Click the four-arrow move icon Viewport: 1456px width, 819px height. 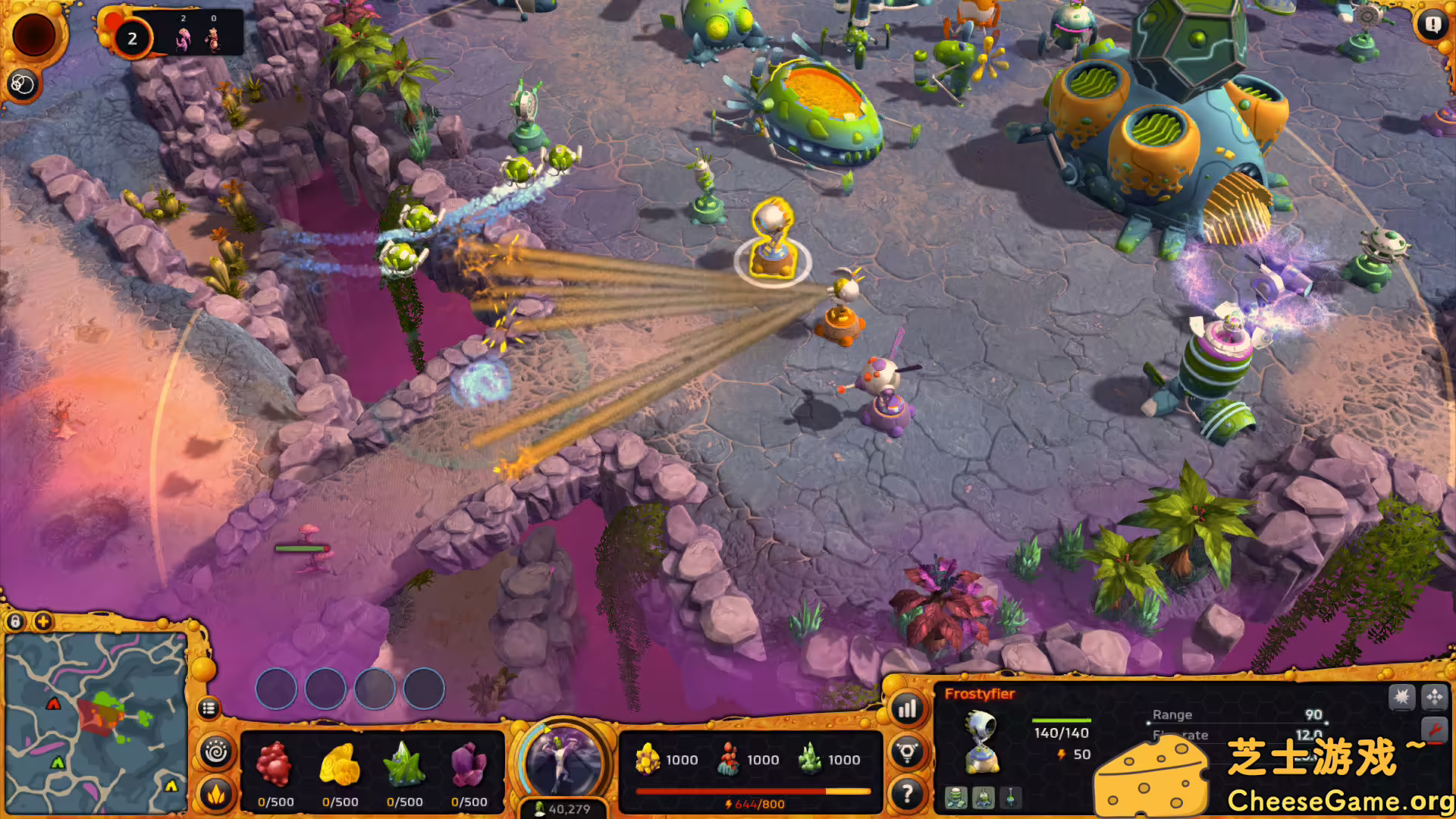click(x=1434, y=696)
